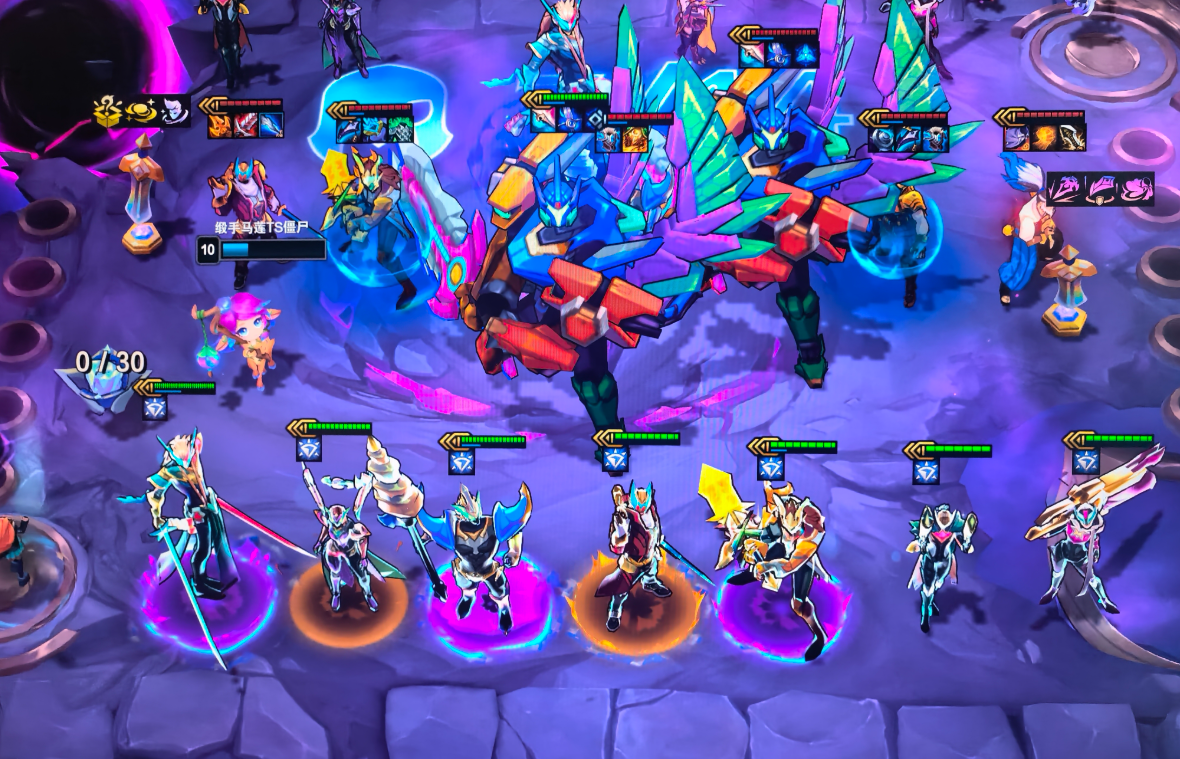
Task: Inspect the pink augment icon with shield badge
Action: 1101,188
